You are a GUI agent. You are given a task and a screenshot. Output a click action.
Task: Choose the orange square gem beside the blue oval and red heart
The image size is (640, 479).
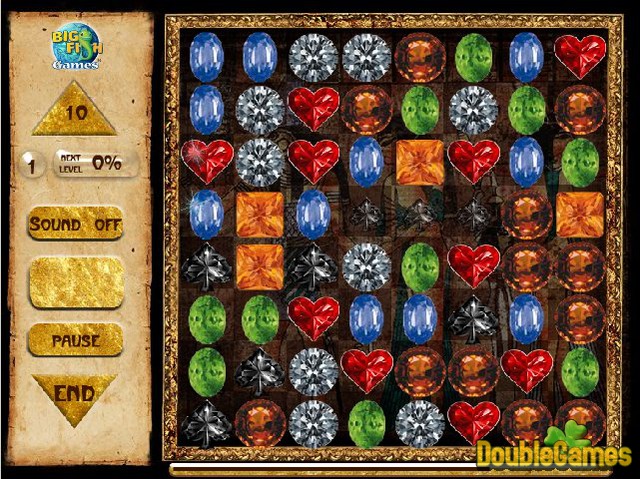[x=420, y=161]
